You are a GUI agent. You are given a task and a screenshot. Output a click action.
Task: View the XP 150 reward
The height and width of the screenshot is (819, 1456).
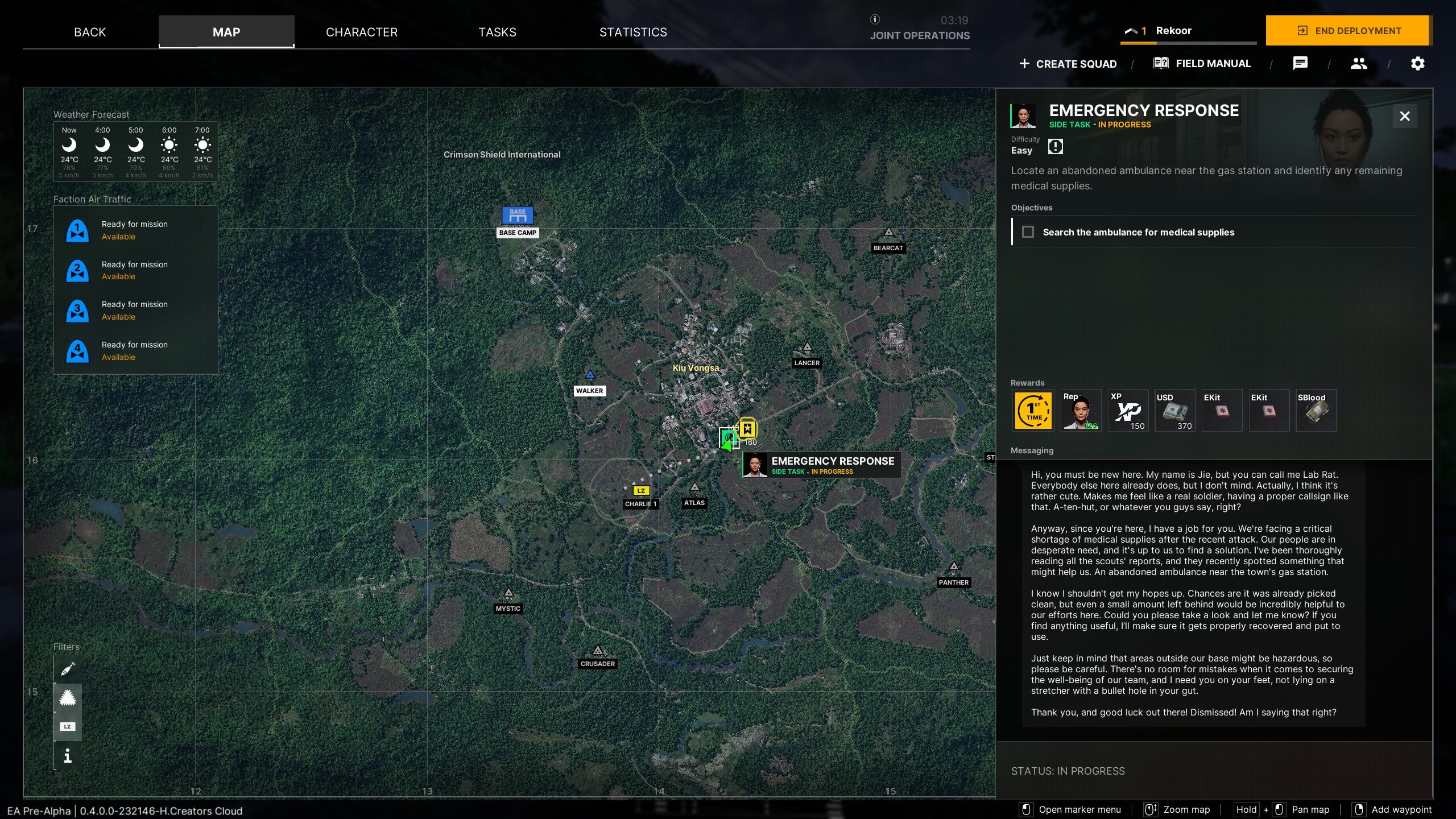tap(1128, 409)
